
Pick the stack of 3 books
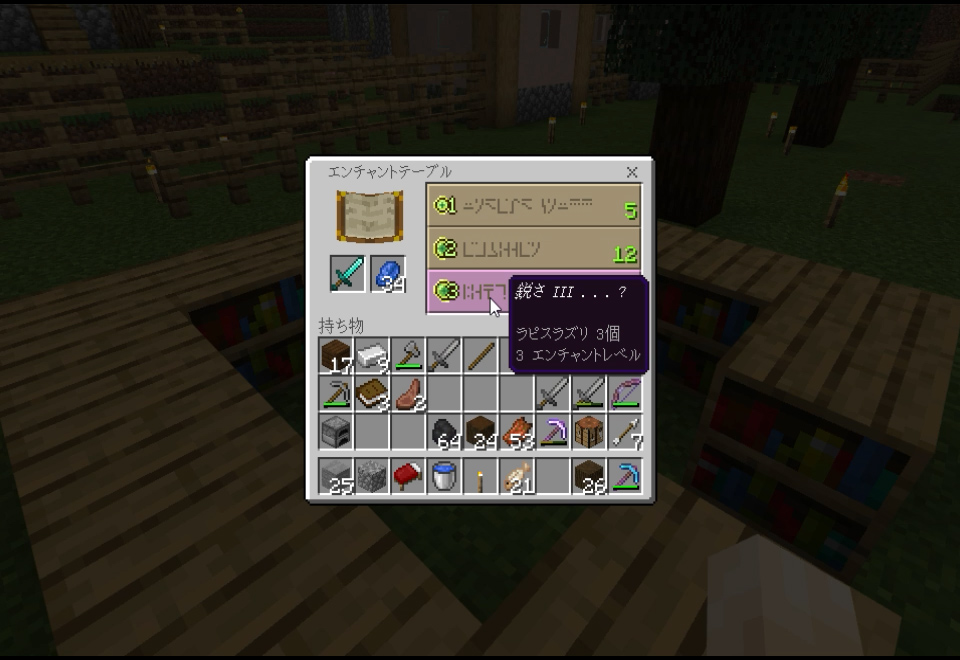pyautogui.click(x=373, y=391)
